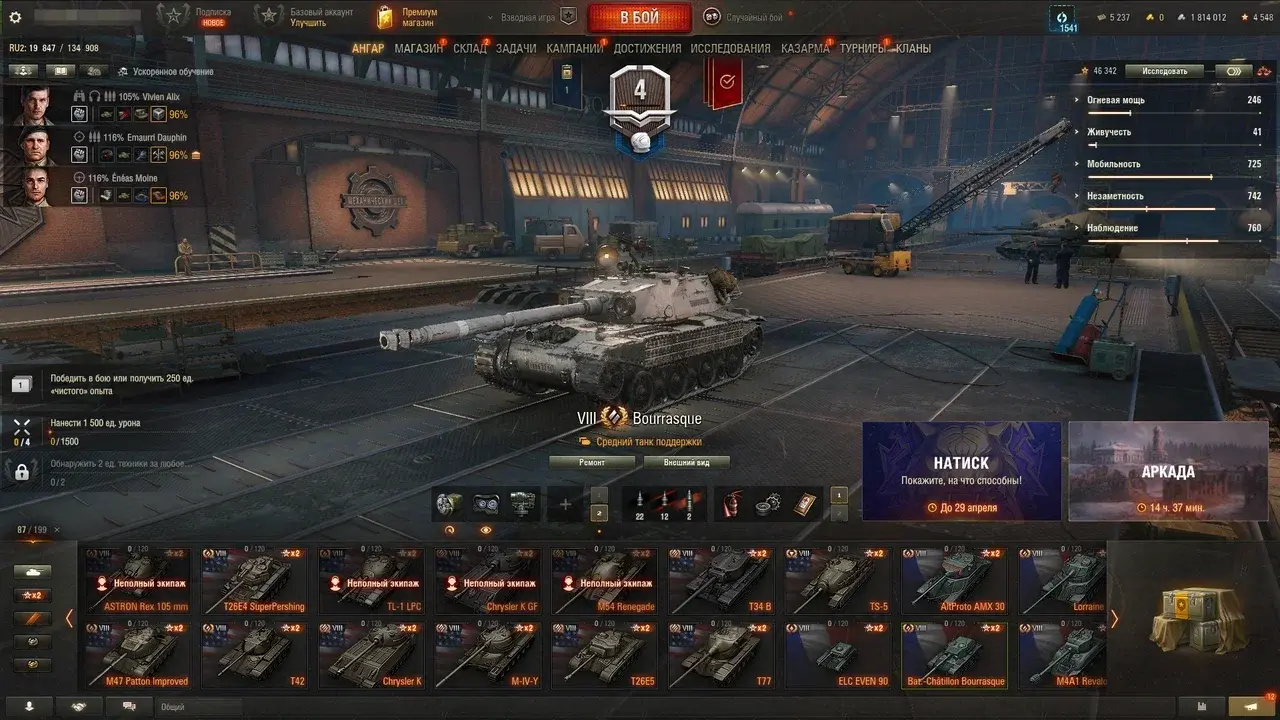1280x720 pixels.
Task: Open the КЛАНЫ tab
Action: coord(913,48)
